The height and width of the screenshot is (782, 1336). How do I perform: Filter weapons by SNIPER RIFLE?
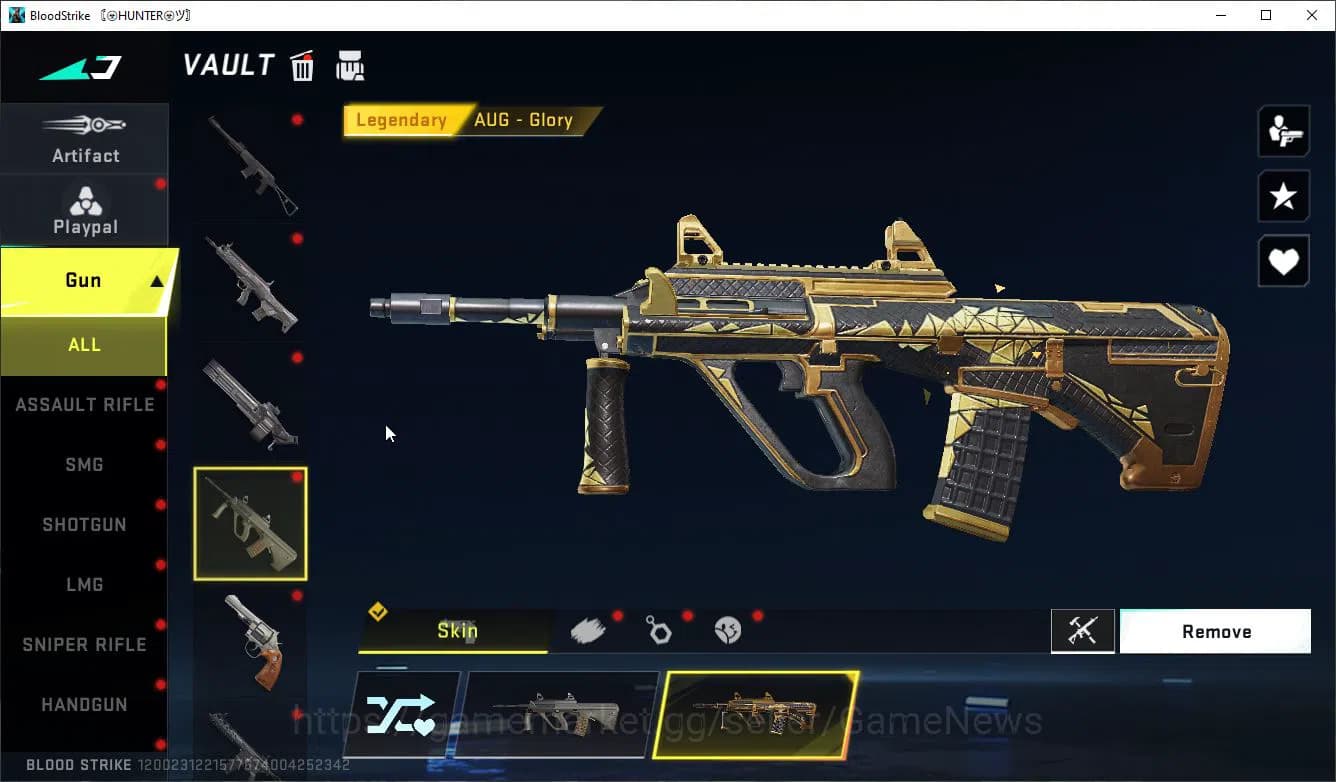[84, 645]
